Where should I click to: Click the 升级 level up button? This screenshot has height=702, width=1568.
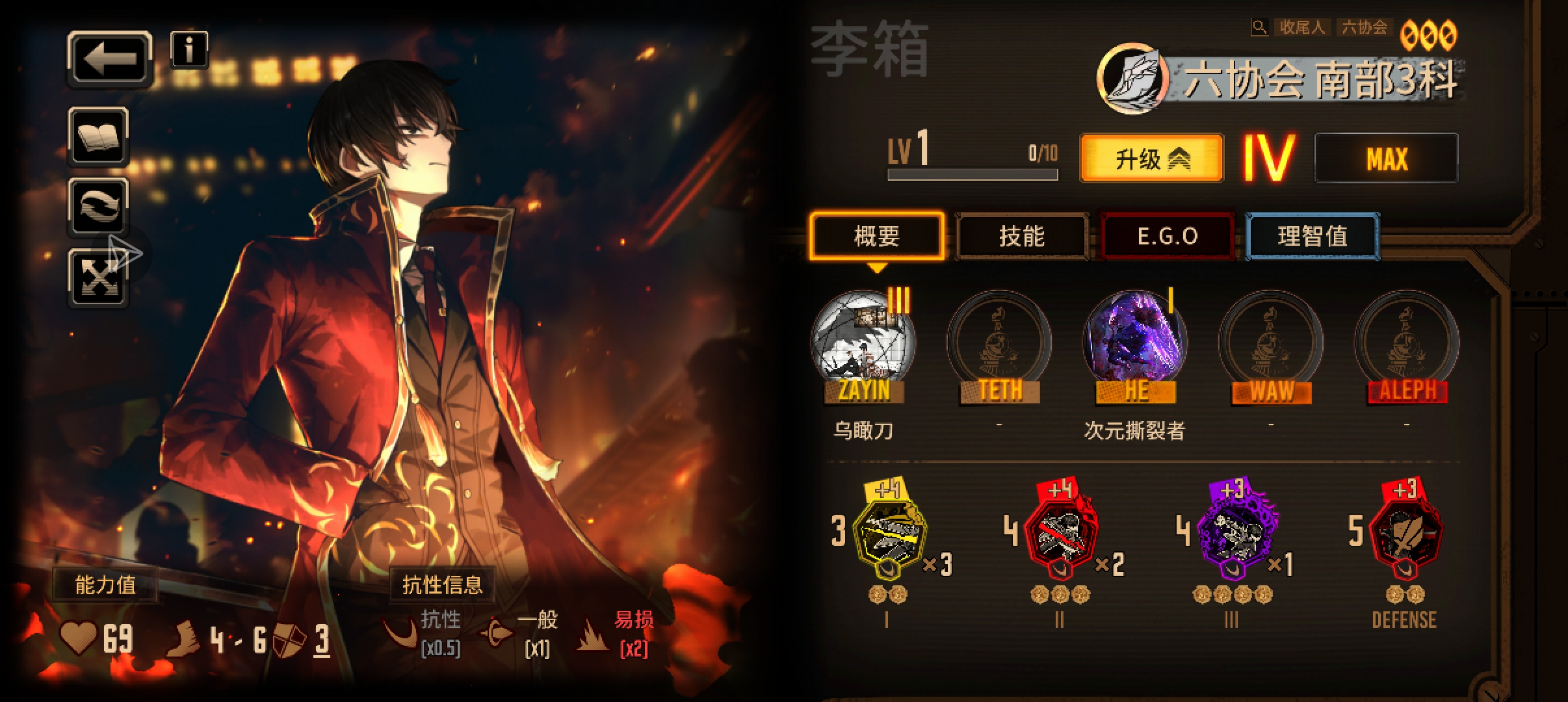[x=1151, y=159]
